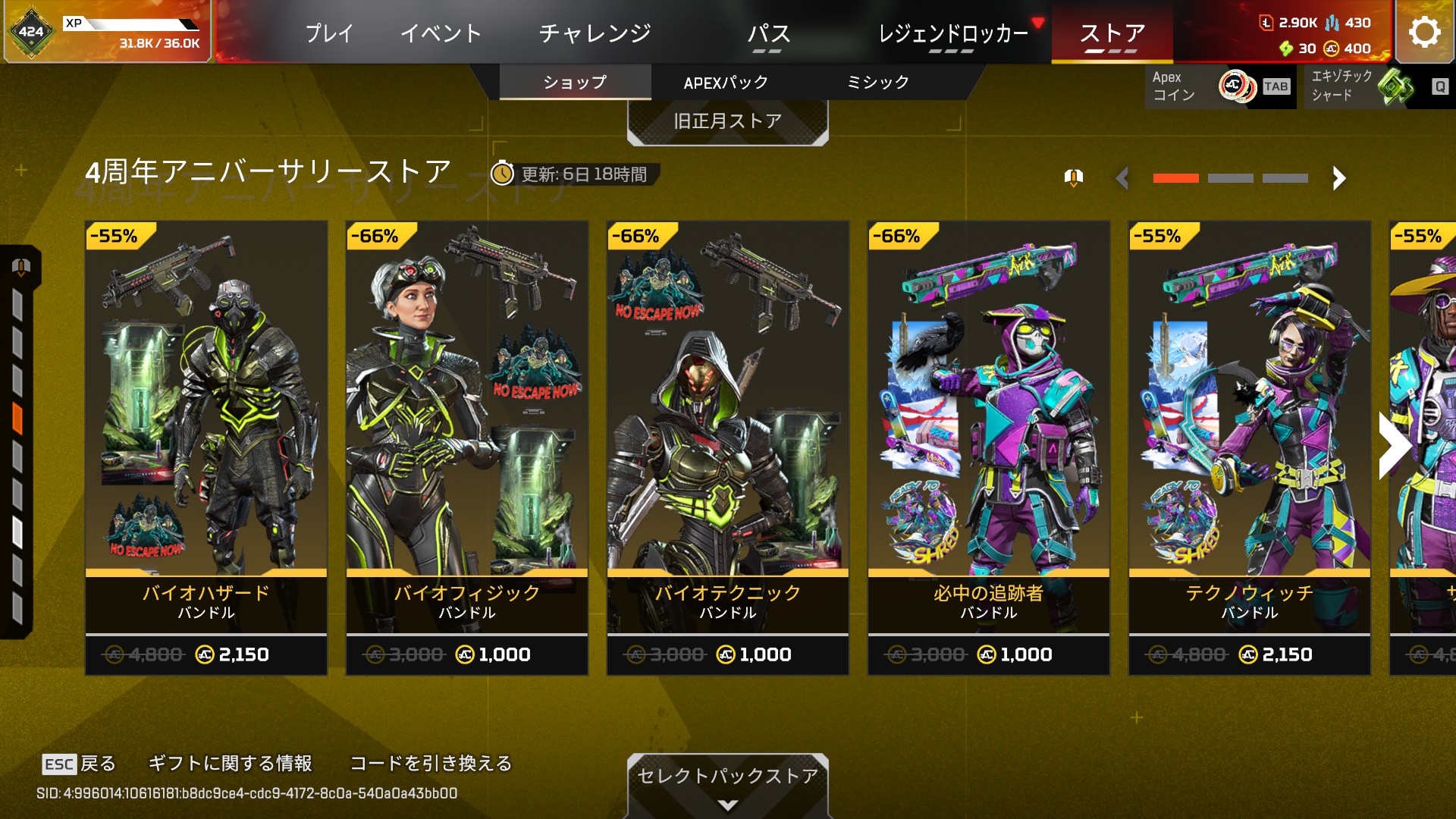The height and width of the screenshot is (819, 1456).
Task: Open the ミシック sub-tab
Action: point(877,83)
